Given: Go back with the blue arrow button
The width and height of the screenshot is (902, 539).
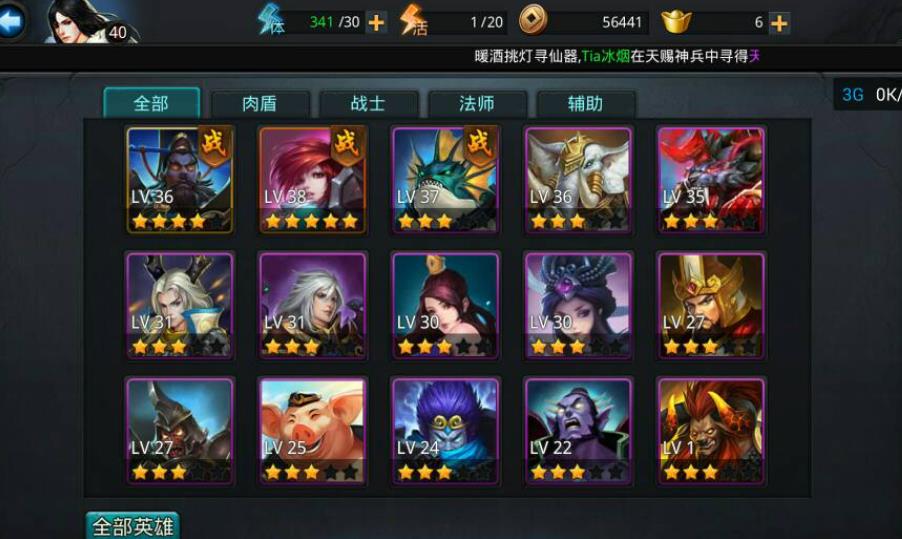Looking at the screenshot, I should pyautogui.click(x=10, y=21).
